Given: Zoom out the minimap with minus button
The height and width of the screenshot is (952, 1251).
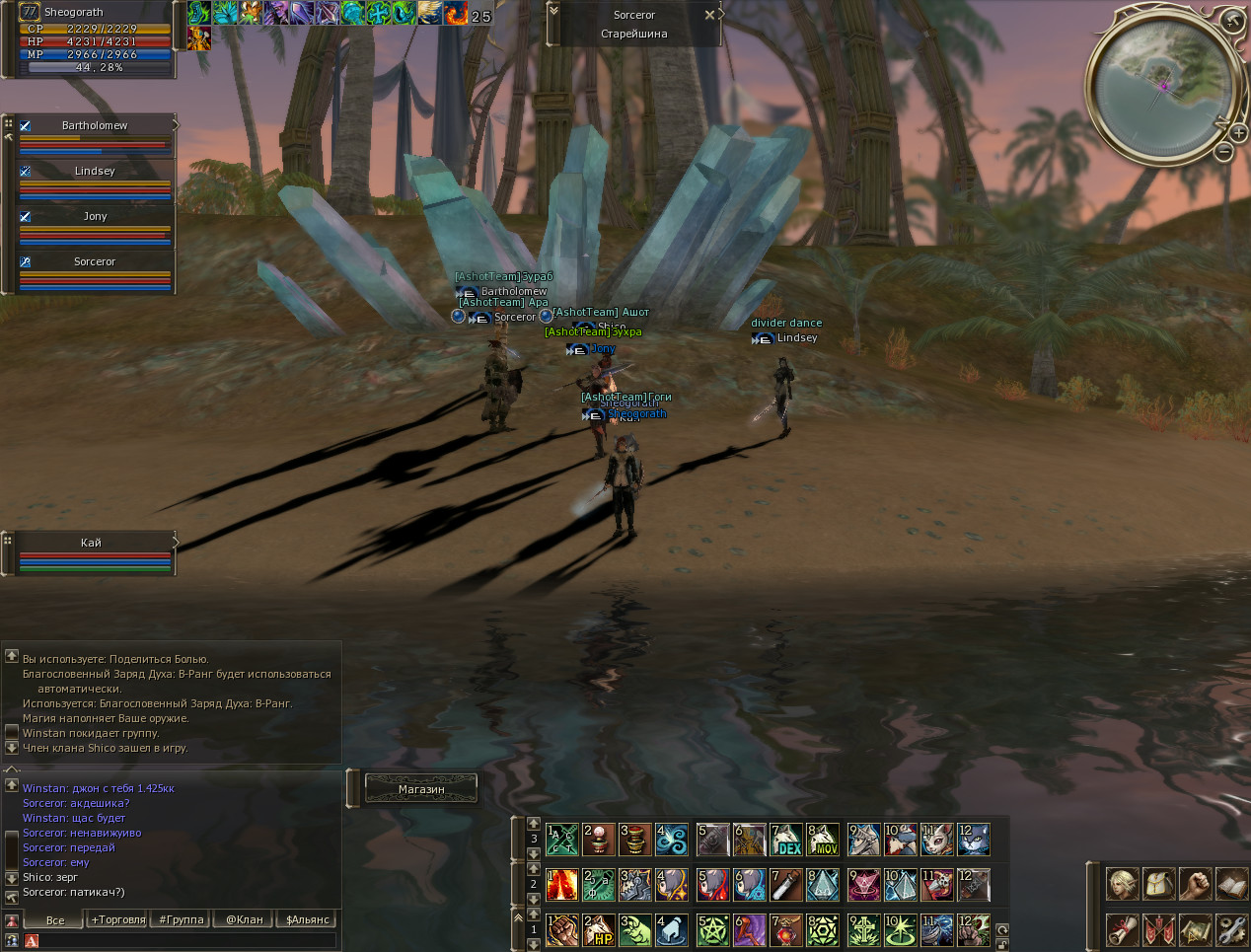Looking at the screenshot, I should (1223, 152).
